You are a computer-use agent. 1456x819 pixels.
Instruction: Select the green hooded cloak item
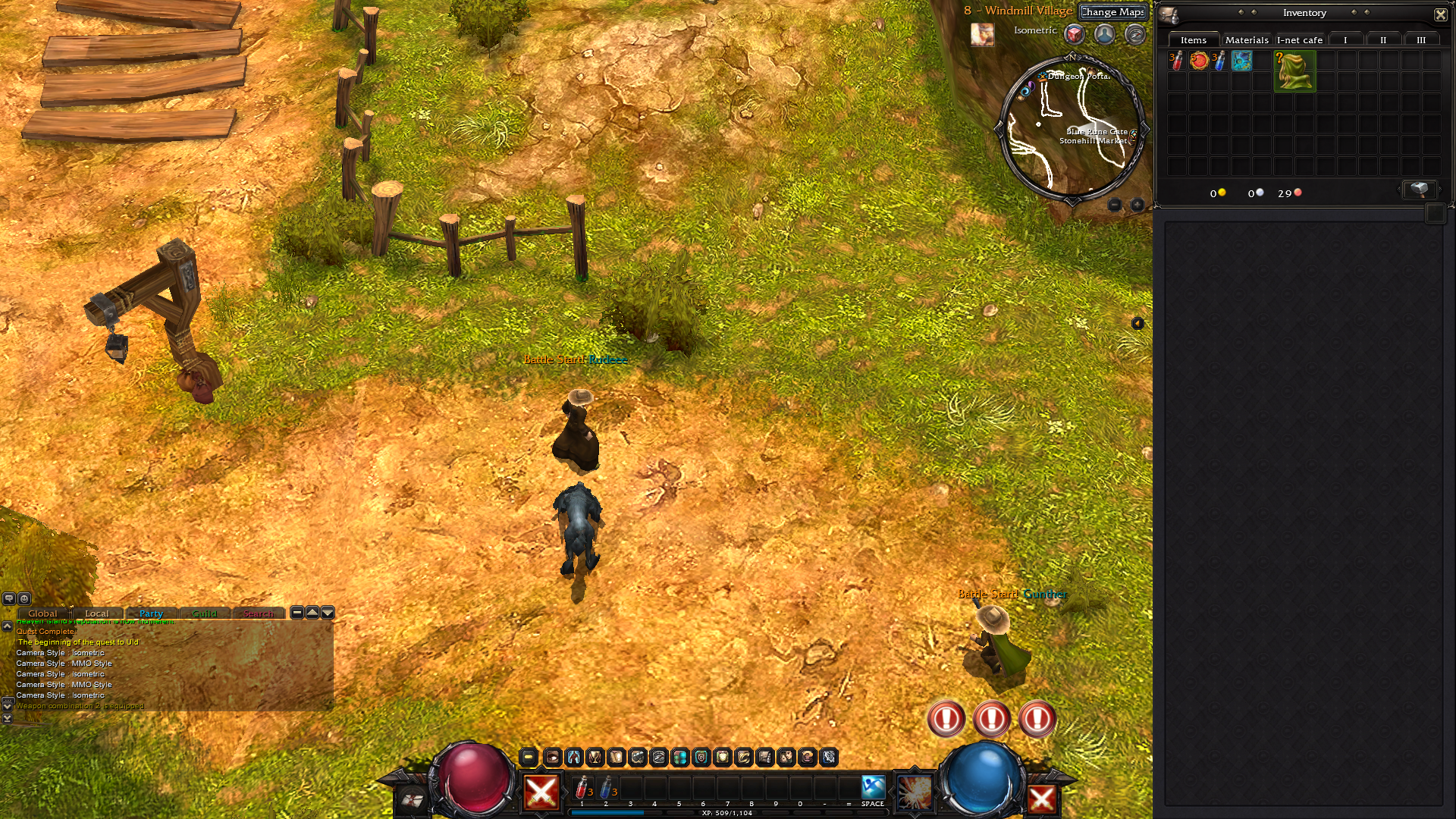coord(1294,71)
